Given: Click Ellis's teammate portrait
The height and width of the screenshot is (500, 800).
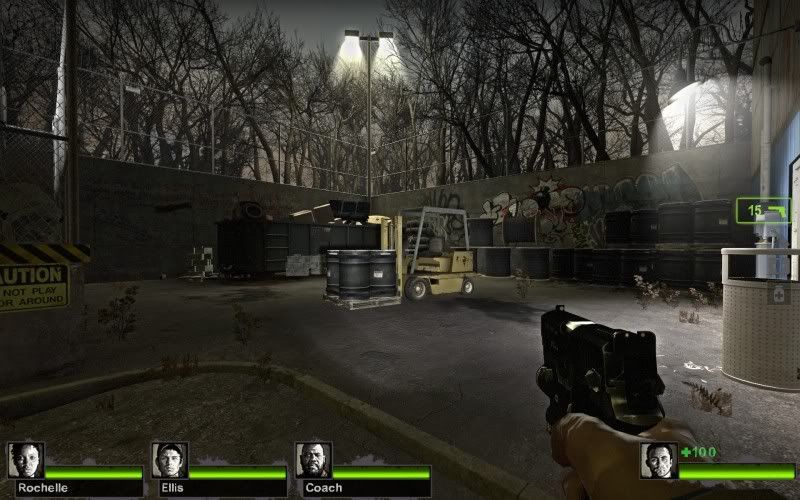Looking at the screenshot, I should 170,460.
